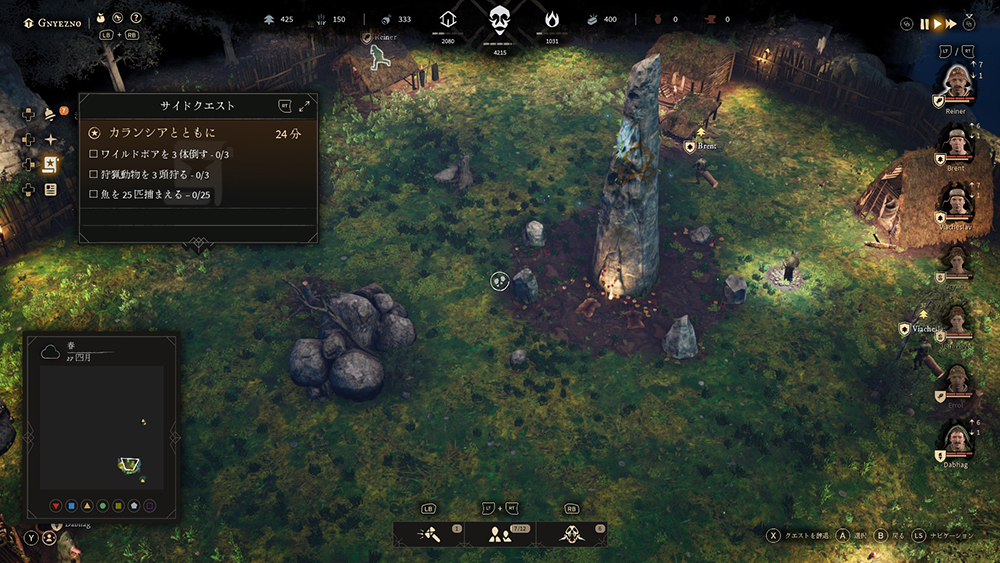Toggle the red triangle map filter

pos(56,506)
